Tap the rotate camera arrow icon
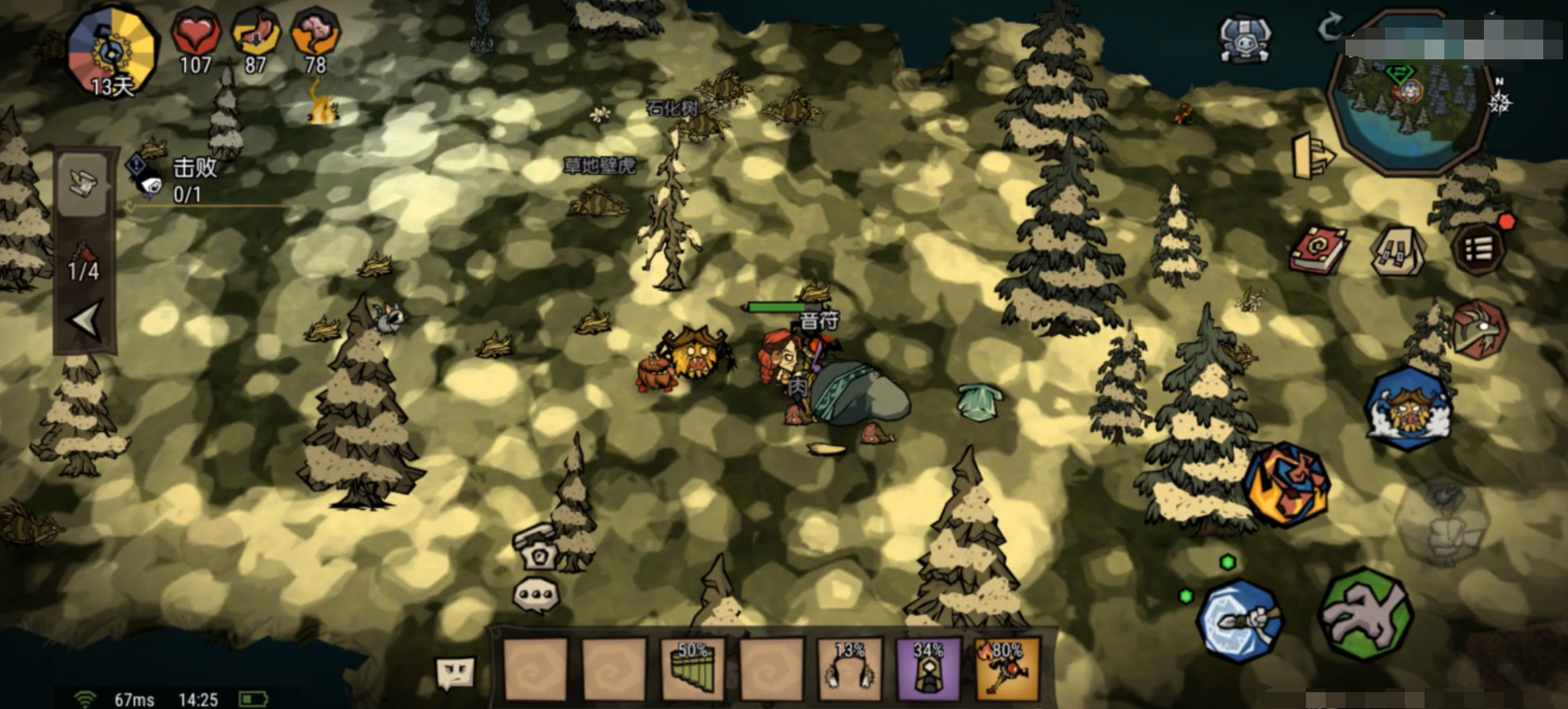Image resolution: width=1568 pixels, height=709 pixels. coord(1331,26)
